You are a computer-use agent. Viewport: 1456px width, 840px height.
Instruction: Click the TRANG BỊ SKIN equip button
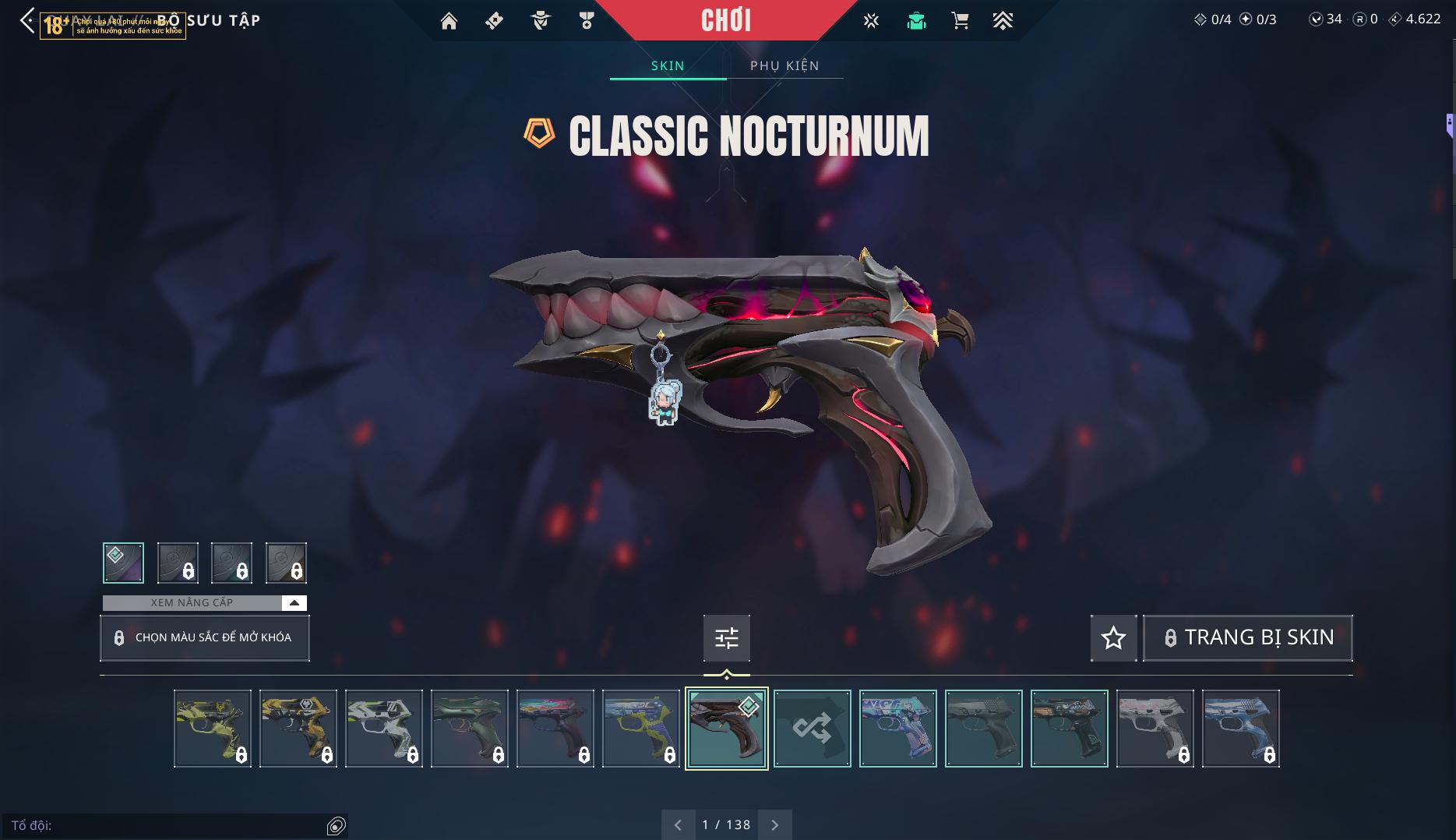[1247, 638]
